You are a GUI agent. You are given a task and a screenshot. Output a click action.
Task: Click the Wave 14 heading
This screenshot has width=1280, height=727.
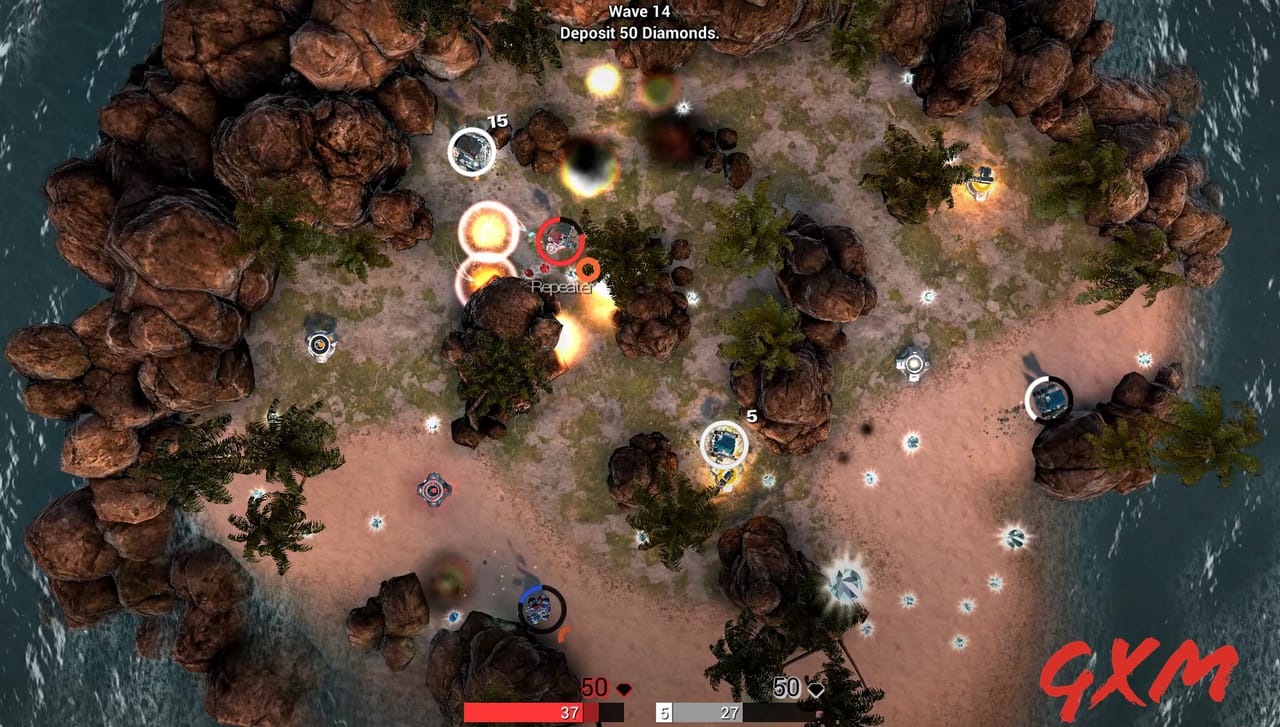tap(639, 12)
